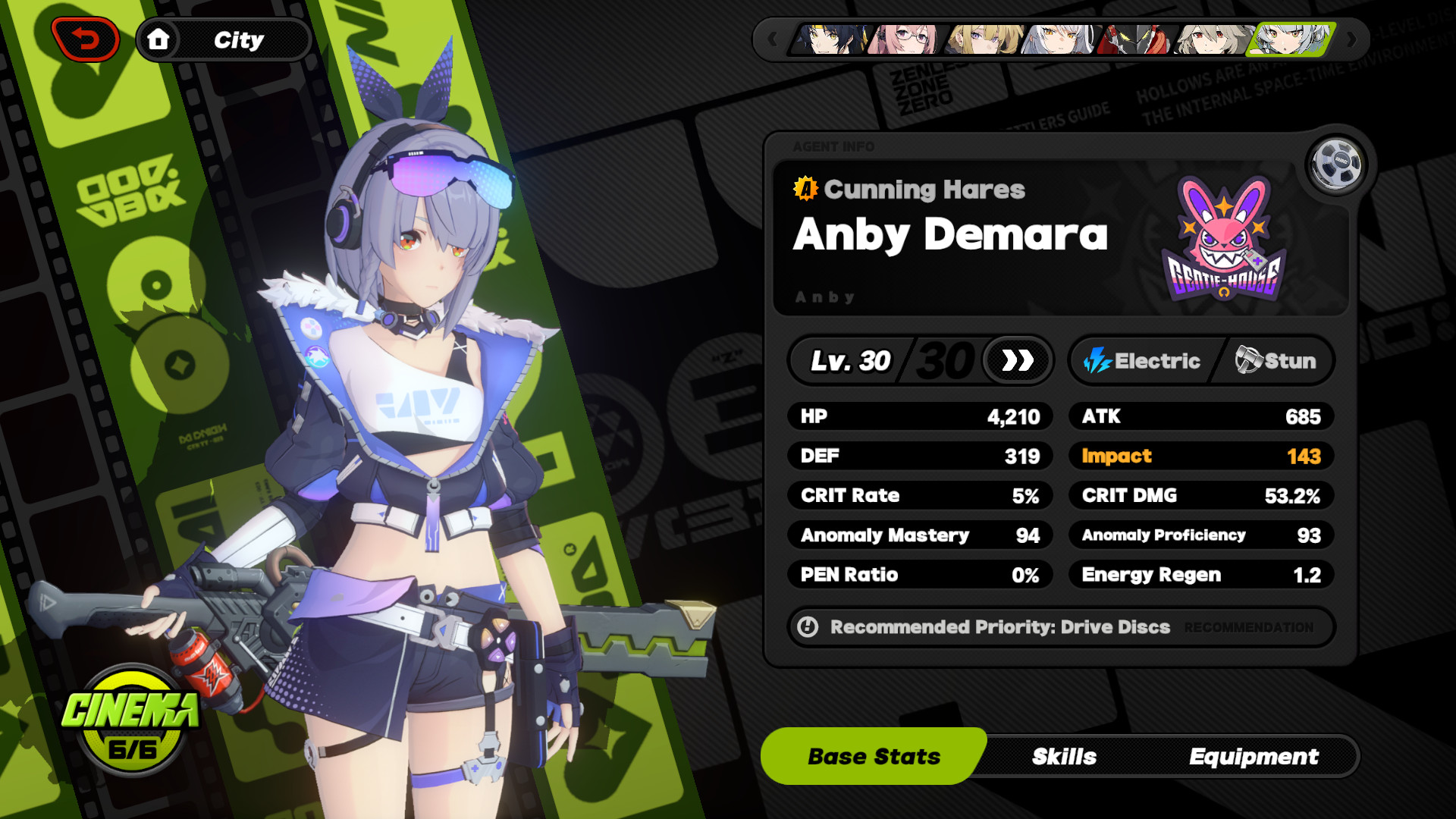Switch to the Skills tab

[x=1063, y=756]
